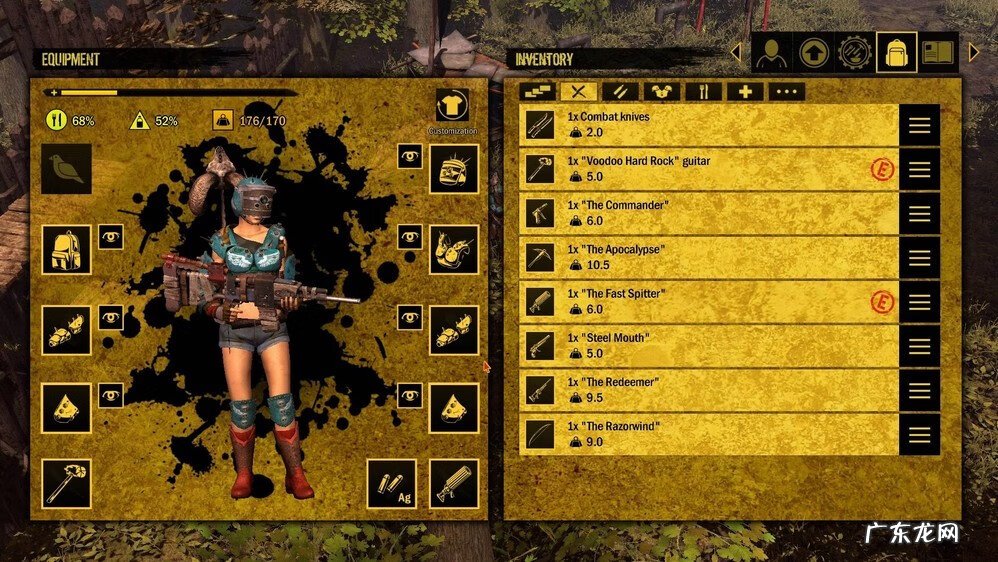Open options menu for "Steel Mouth"
This screenshot has height=562, width=998.
(x=919, y=346)
